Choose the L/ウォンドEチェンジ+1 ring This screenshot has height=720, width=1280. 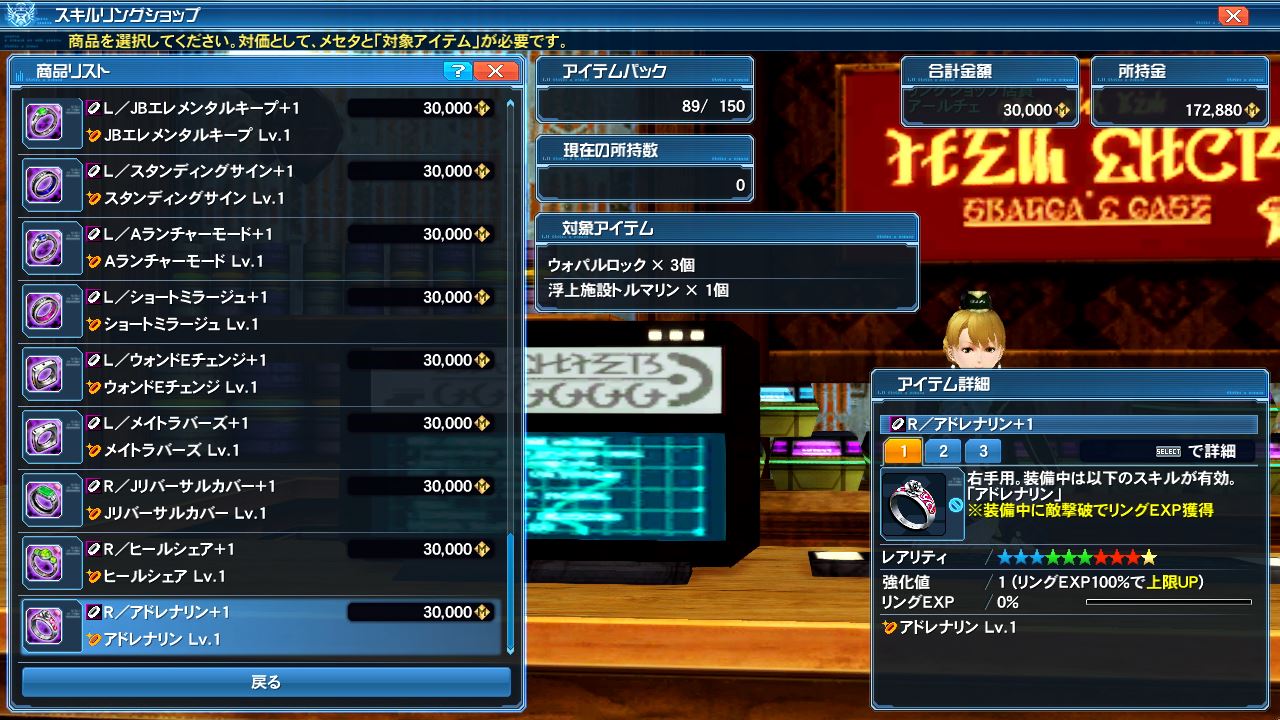click(260, 373)
